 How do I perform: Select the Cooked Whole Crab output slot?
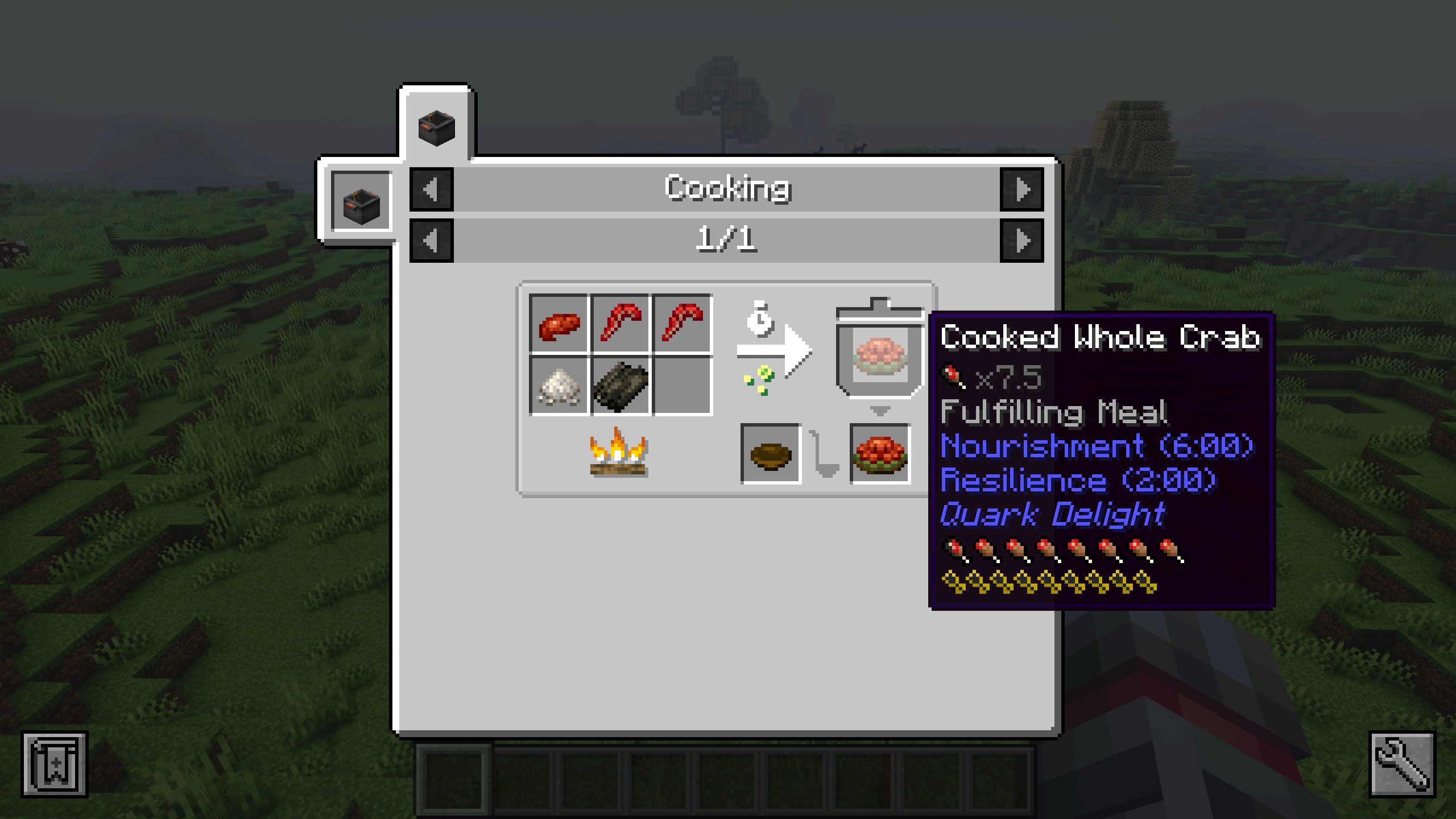(x=880, y=454)
